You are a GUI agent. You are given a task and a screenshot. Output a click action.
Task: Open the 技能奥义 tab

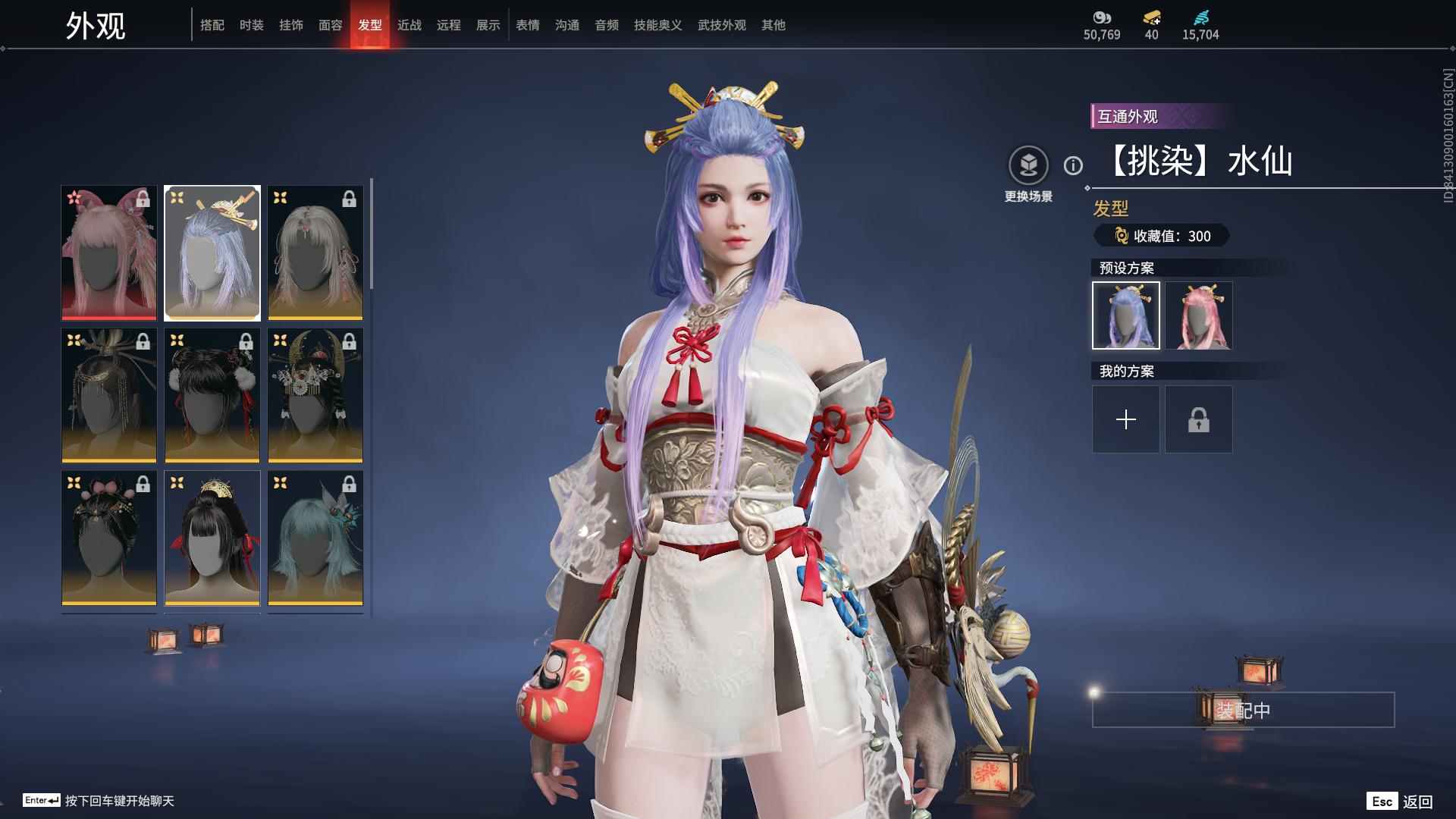(x=657, y=25)
